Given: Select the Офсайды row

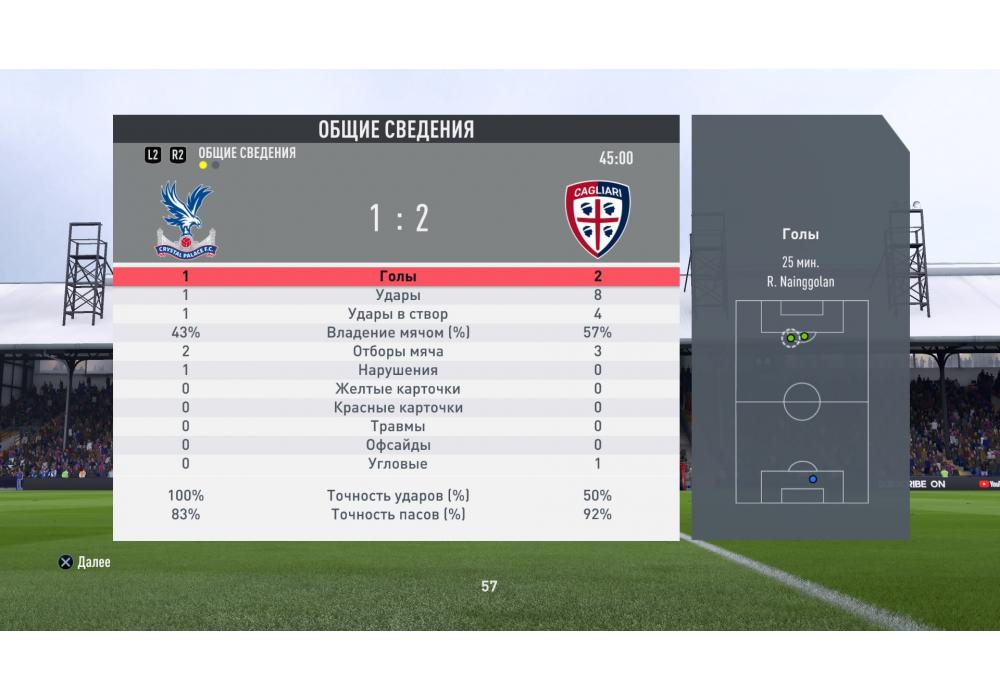Looking at the screenshot, I should [397, 445].
